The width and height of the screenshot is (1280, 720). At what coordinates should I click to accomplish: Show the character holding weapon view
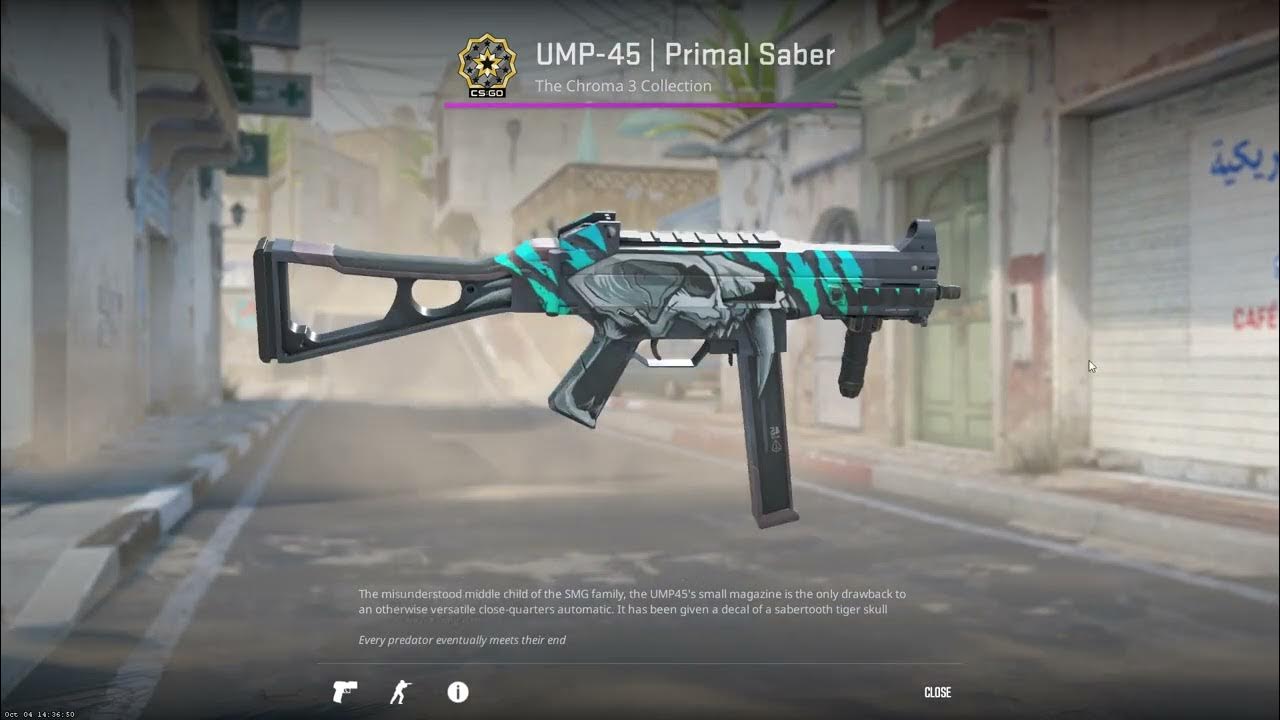[400, 692]
